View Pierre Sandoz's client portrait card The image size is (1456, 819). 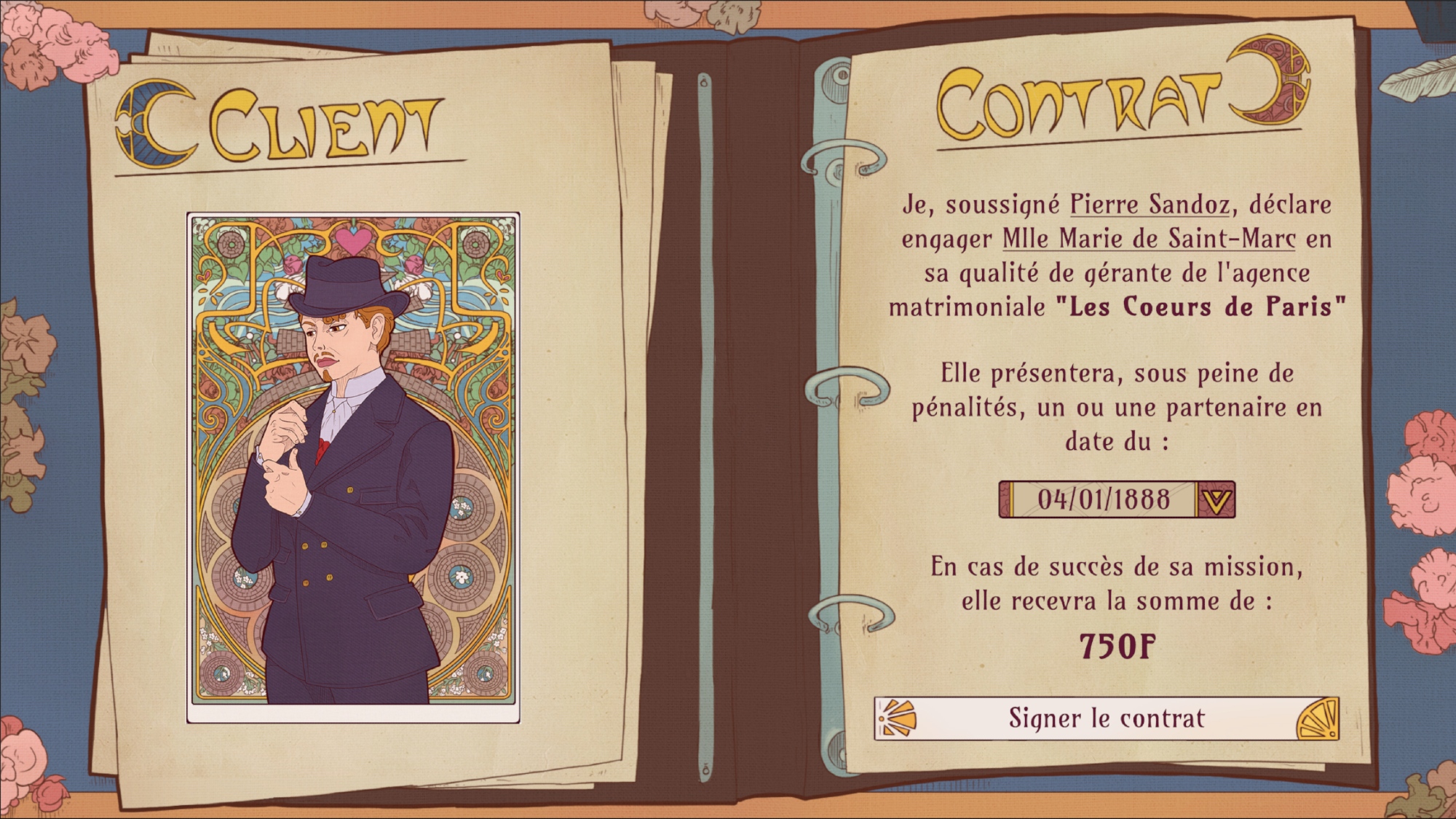tap(353, 467)
